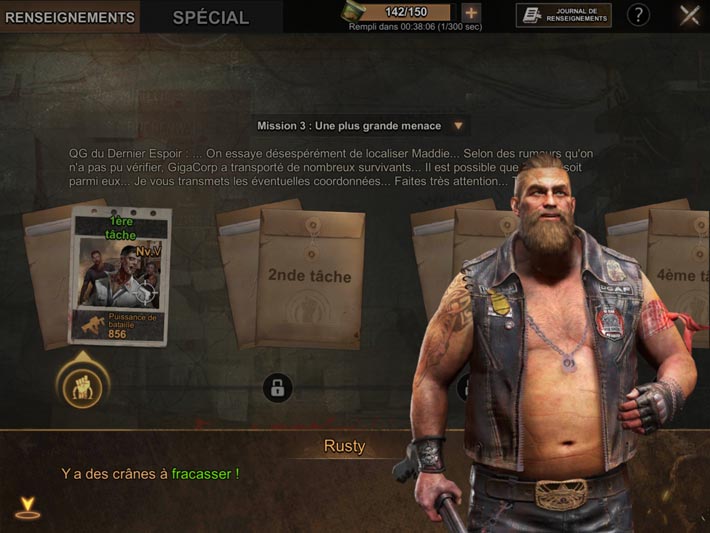Choose the 2nde tâche folder
Image resolution: width=710 pixels, height=533 pixels.
point(309,277)
